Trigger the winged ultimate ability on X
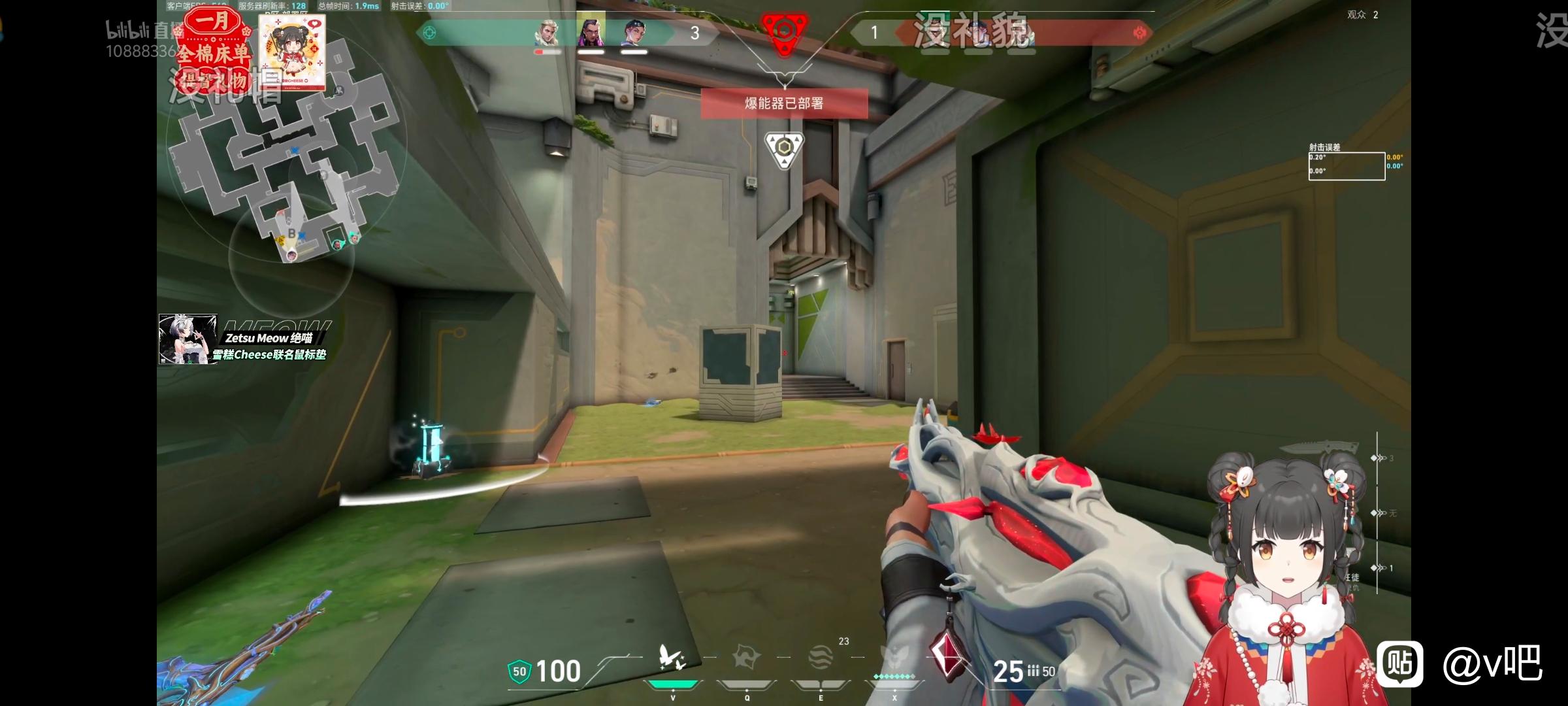This screenshot has height=706, width=1568. [894, 658]
